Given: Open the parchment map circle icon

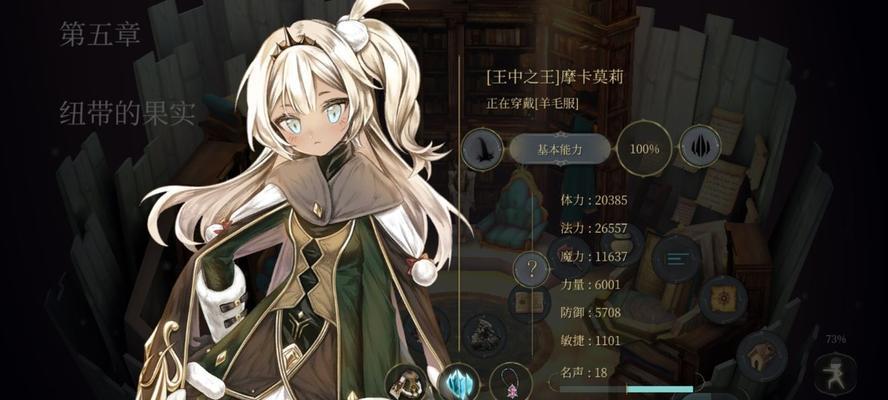Looking at the screenshot, I should [x=720, y=298].
